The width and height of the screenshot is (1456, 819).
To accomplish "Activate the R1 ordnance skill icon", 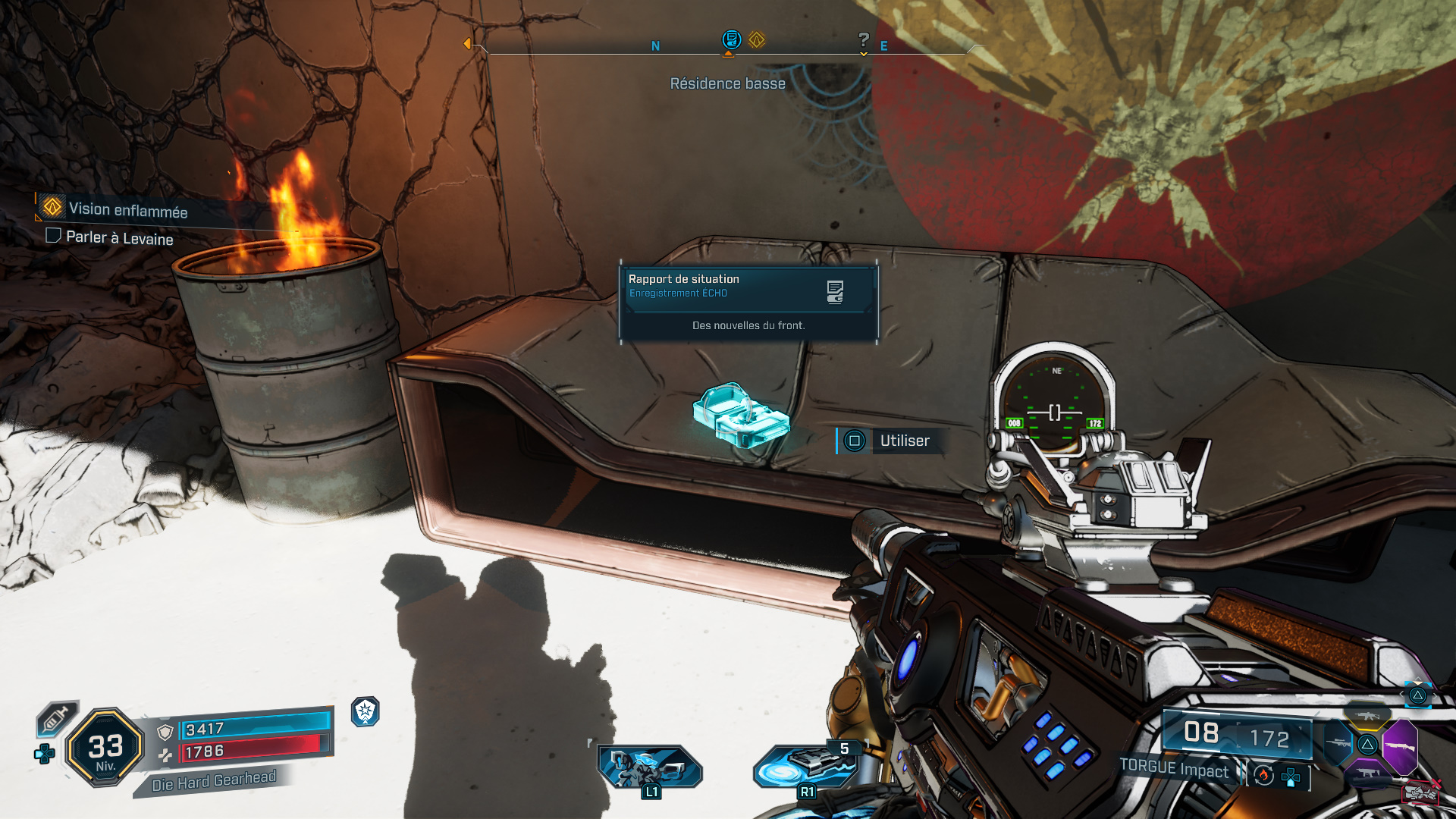I will tap(807, 766).
